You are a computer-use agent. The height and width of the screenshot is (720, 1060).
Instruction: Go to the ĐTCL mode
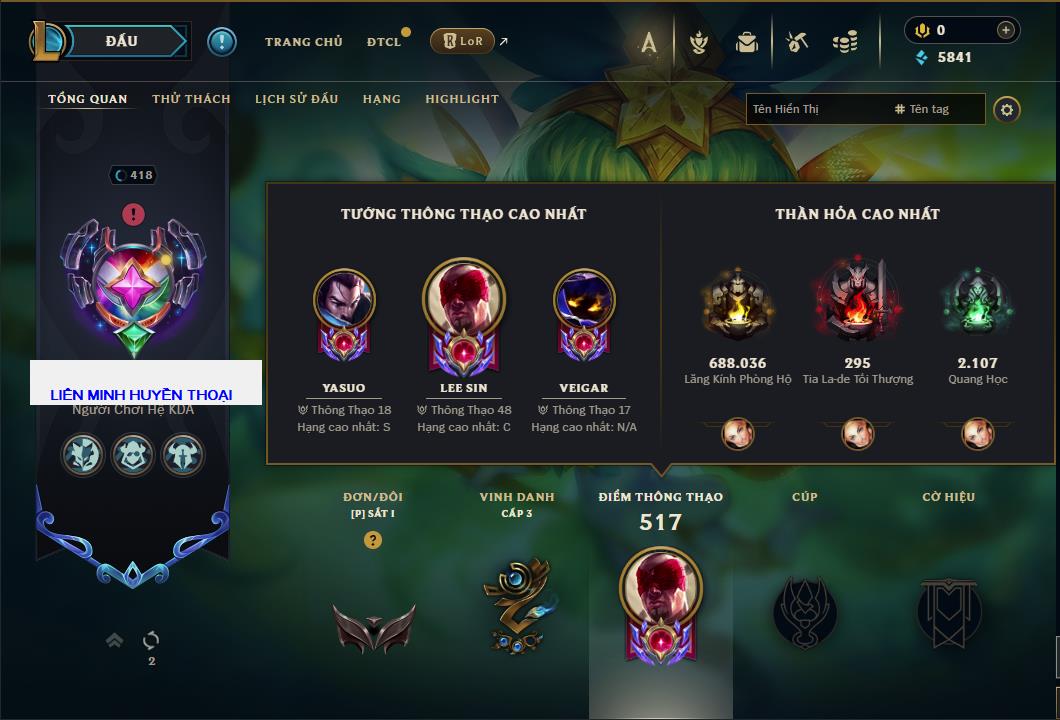[384, 42]
